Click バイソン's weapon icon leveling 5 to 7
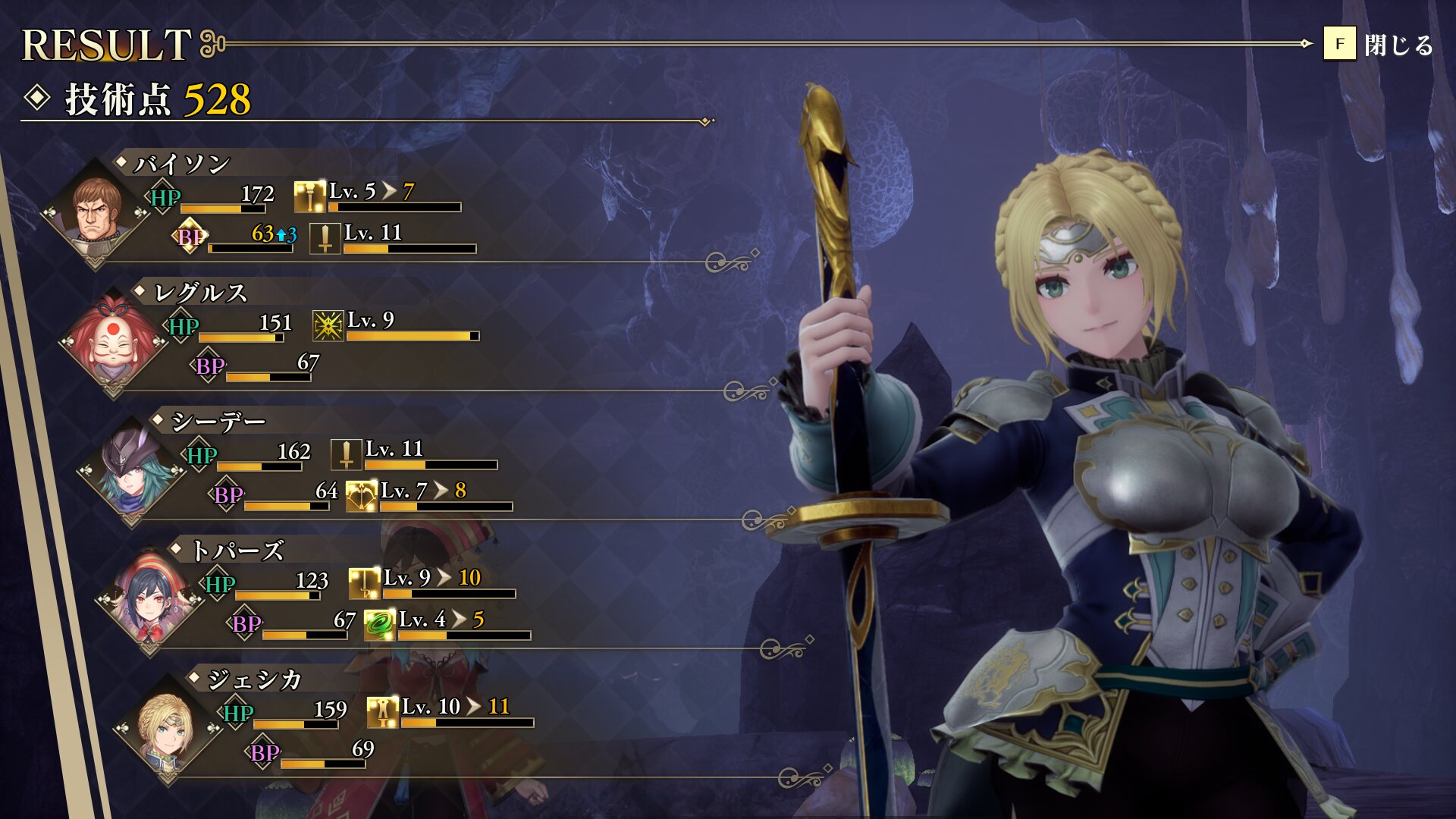 309,196
